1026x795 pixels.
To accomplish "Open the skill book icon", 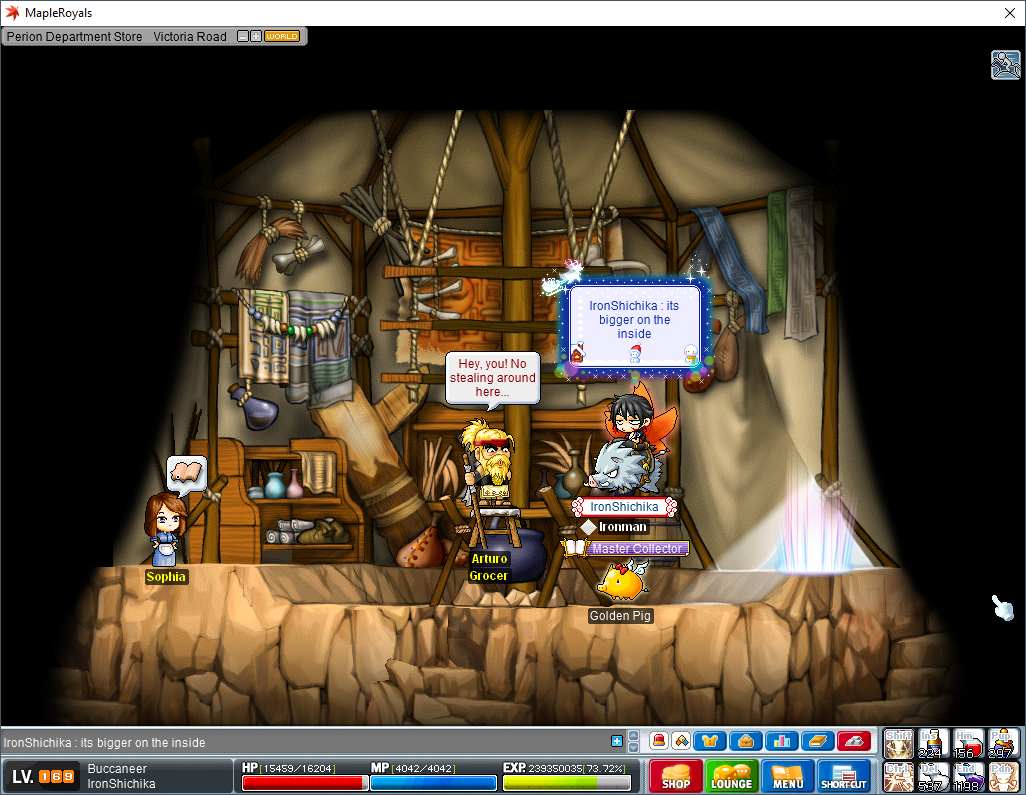I will tap(817, 741).
